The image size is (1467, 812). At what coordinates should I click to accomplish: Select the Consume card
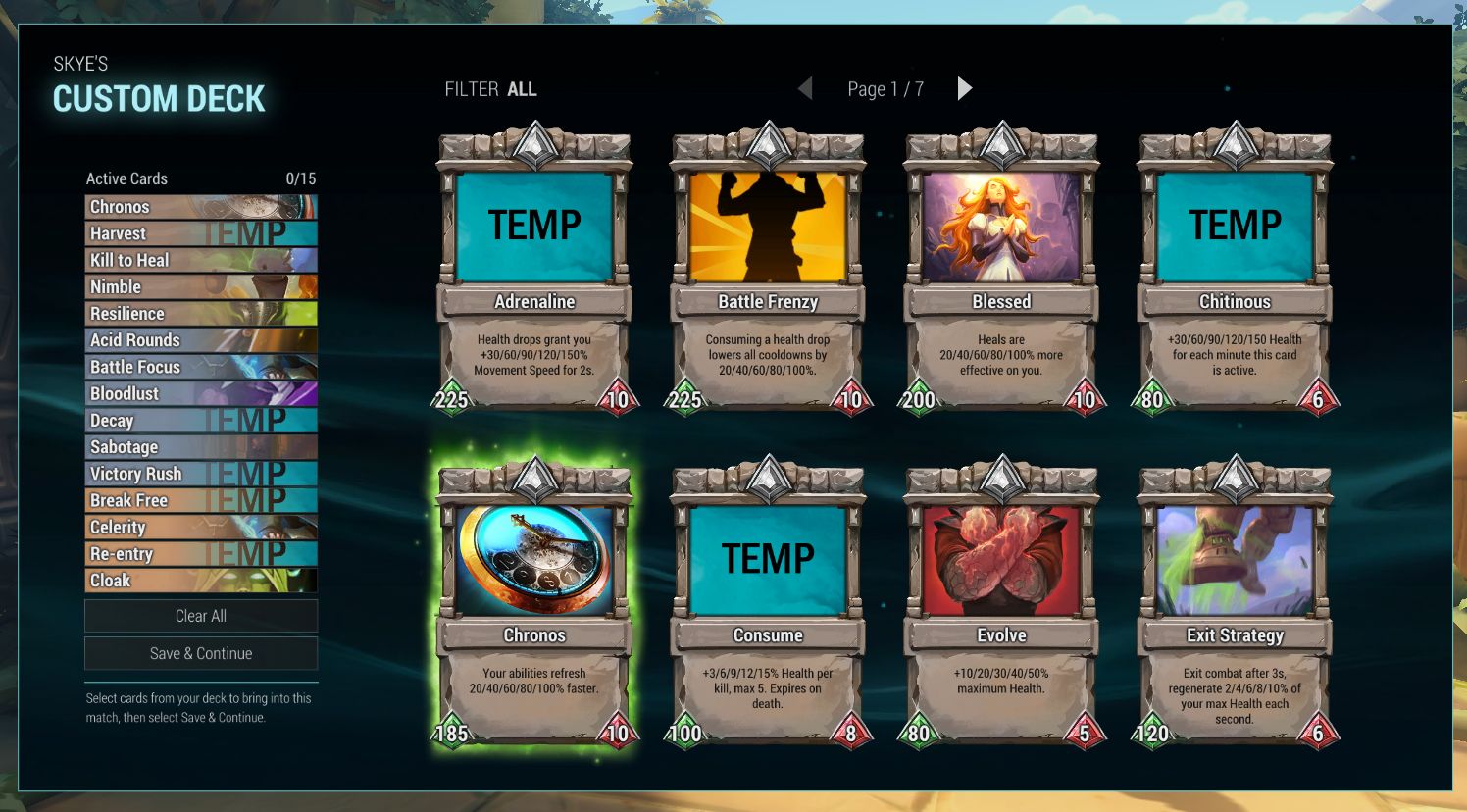tap(768, 603)
